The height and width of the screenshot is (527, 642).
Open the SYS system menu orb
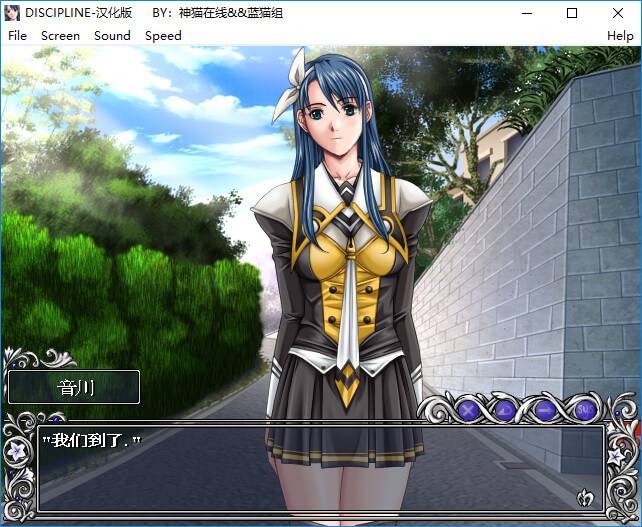[x=585, y=409]
